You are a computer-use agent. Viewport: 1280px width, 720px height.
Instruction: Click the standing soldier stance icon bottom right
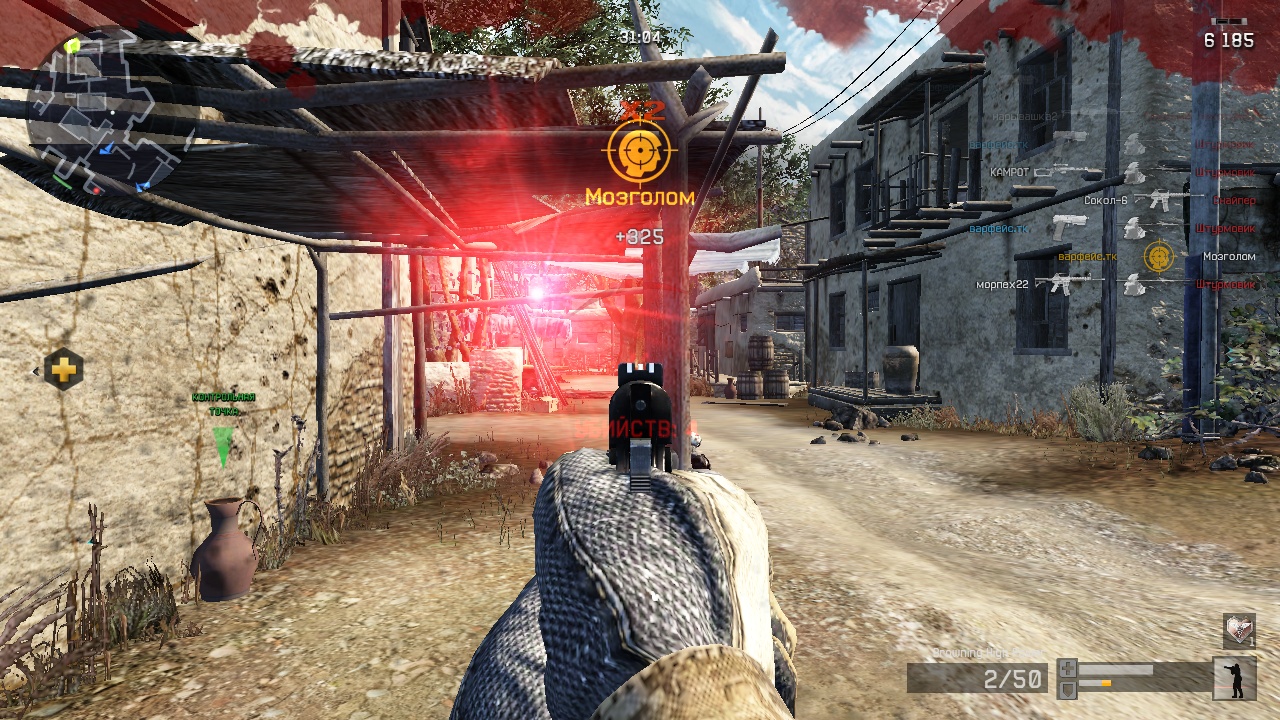1235,678
